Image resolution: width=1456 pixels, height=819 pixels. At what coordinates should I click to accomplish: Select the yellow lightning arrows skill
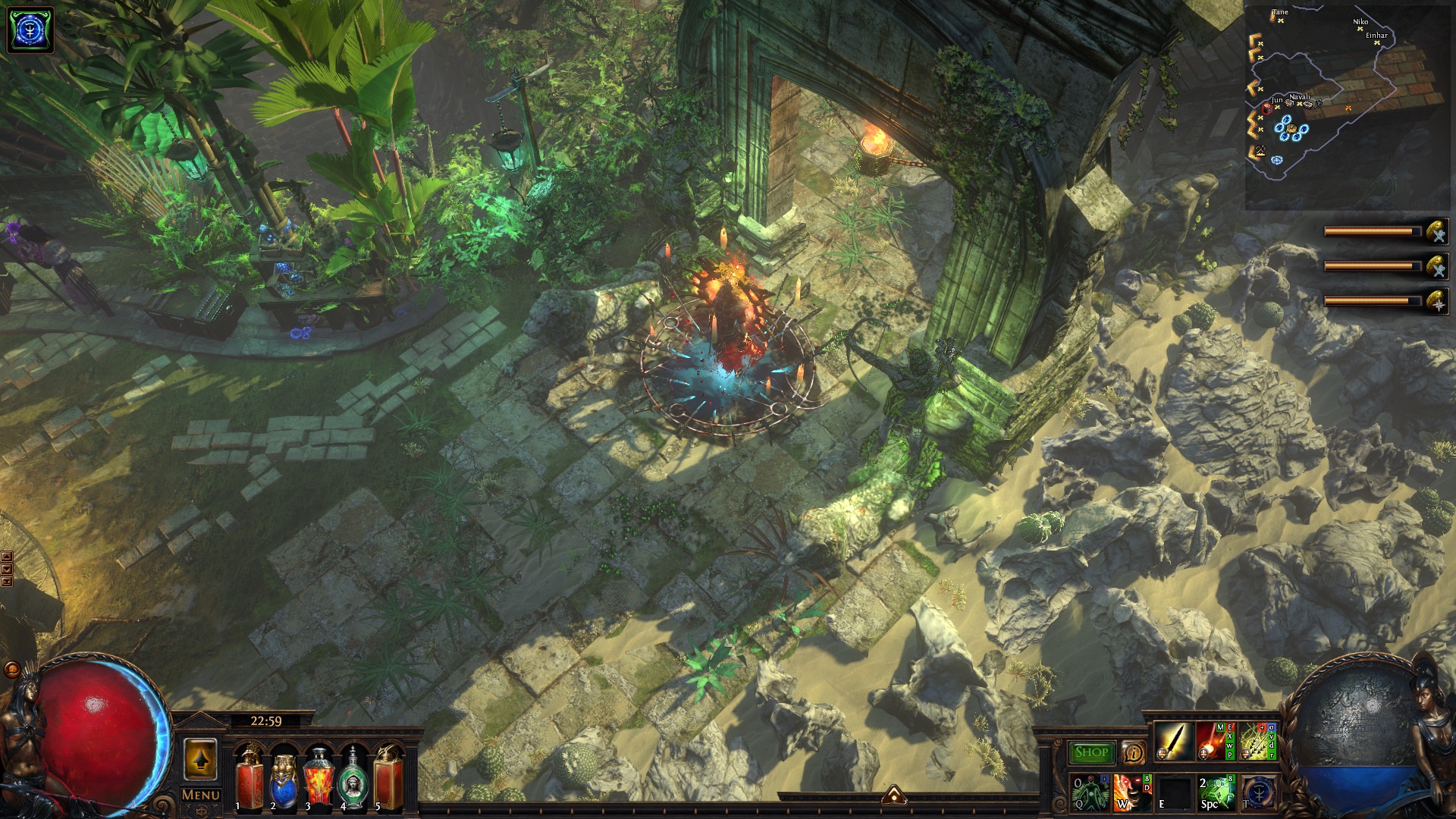1257,741
